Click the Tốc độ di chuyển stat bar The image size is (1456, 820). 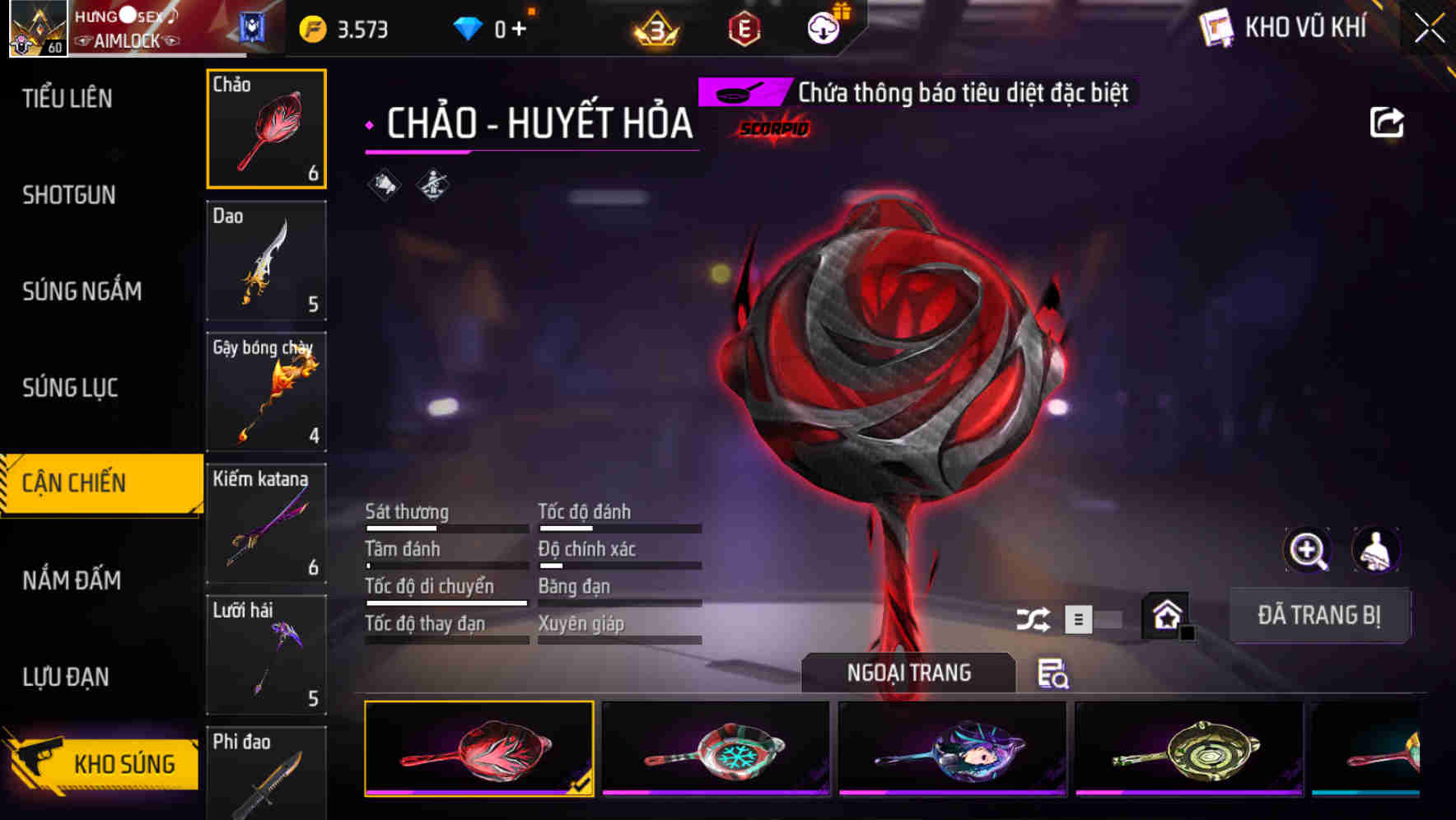pos(445,594)
